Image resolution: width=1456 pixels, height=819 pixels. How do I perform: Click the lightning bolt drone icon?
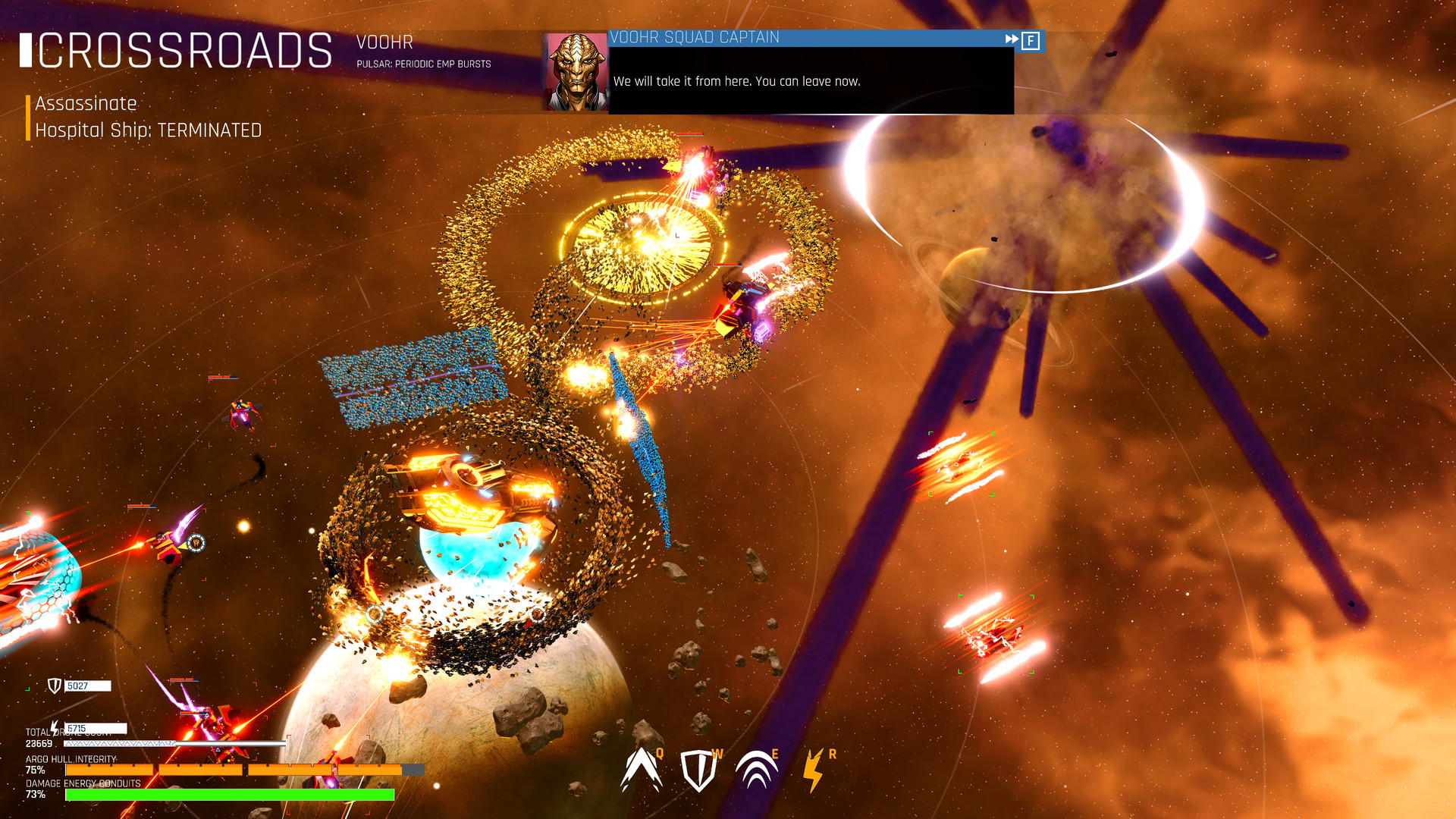[x=53, y=730]
